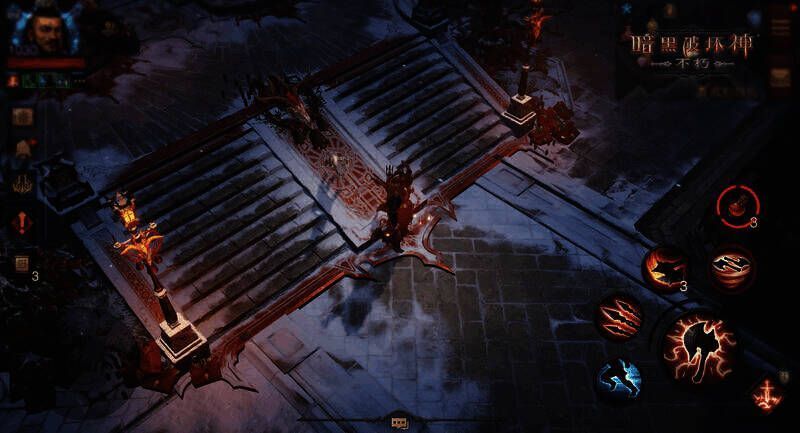Cast the blue glowing dash skill
The image size is (800, 433).
[619, 380]
